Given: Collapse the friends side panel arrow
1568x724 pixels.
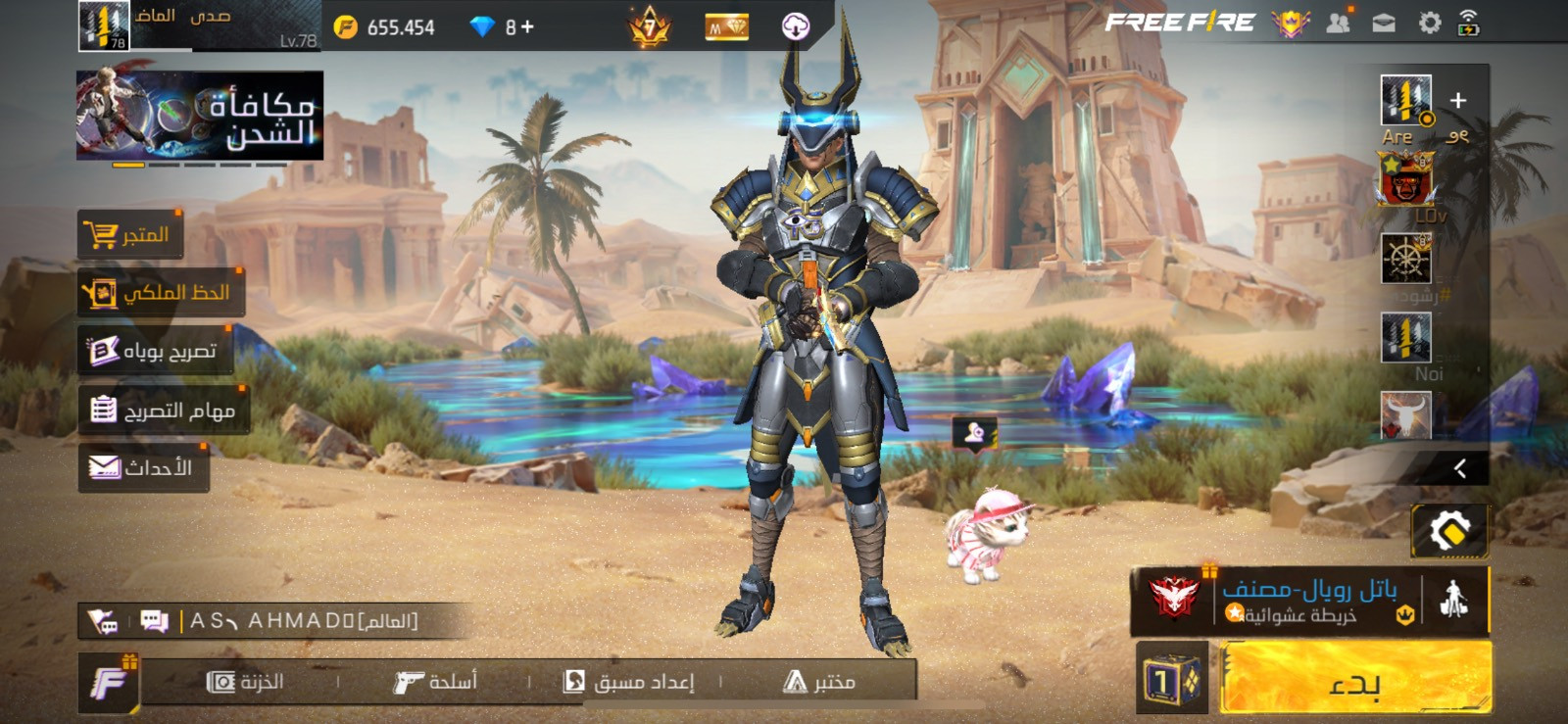Looking at the screenshot, I should tap(1459, 468).
